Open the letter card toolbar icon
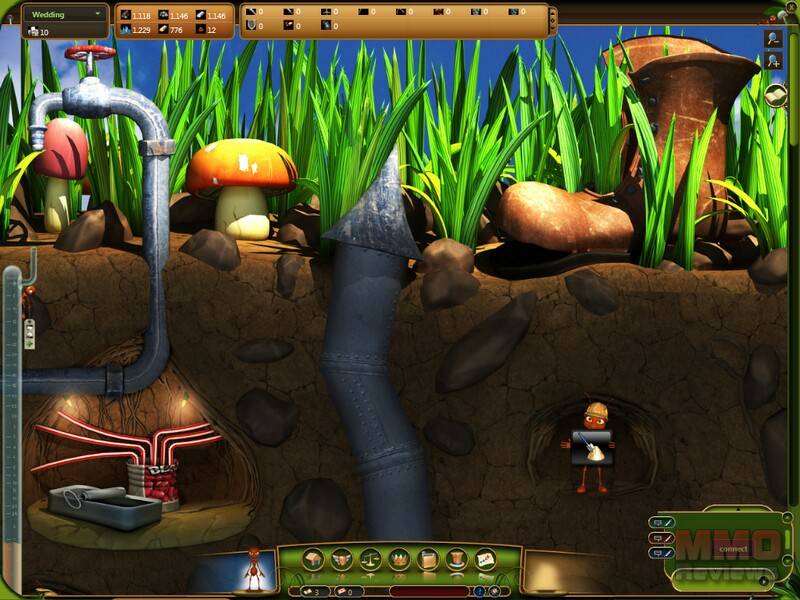The width and height of the screenshot is (800, 600). tap(486, 560)
